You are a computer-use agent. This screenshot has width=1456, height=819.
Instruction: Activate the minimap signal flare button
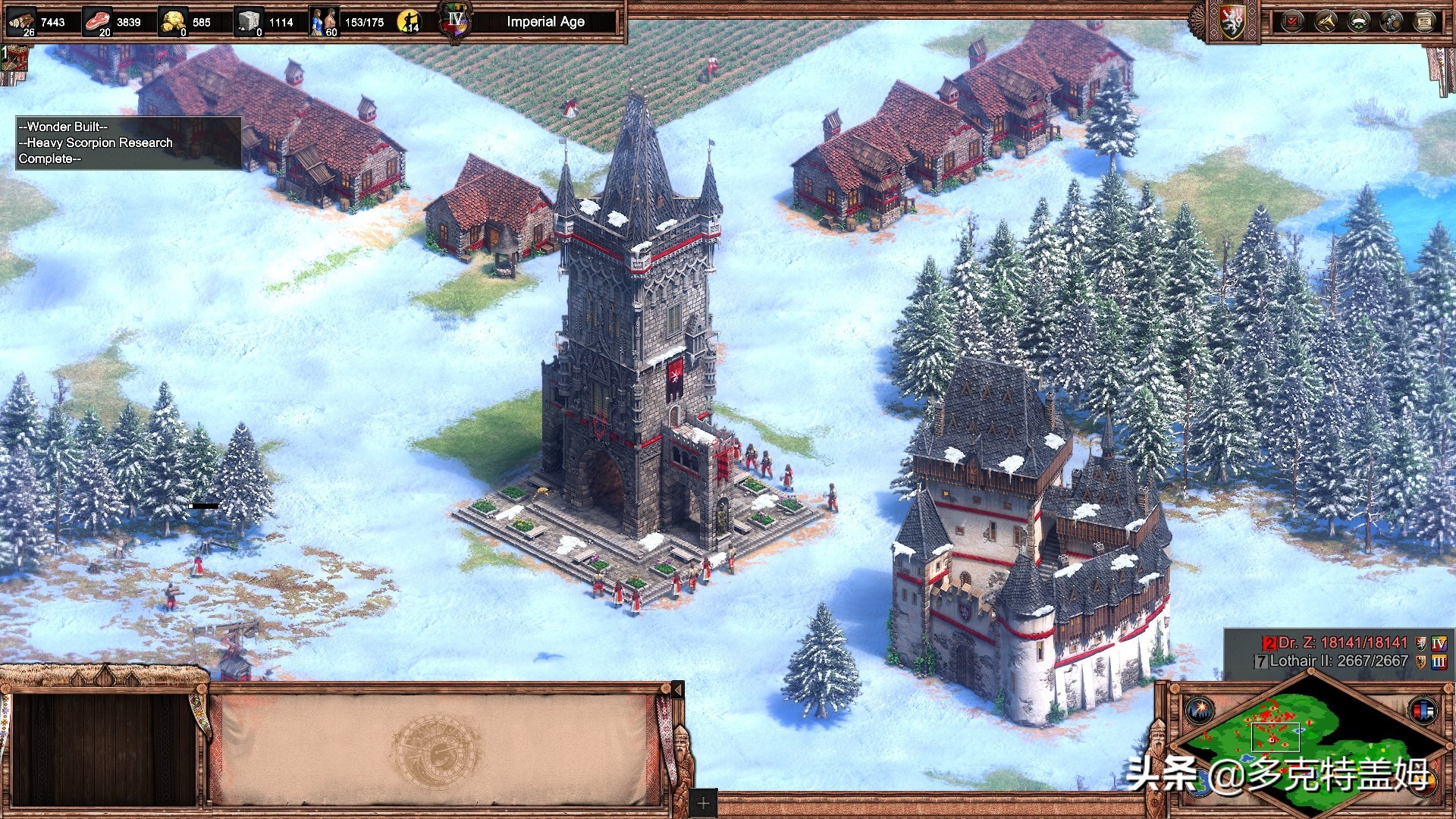tap(1200, 711)
